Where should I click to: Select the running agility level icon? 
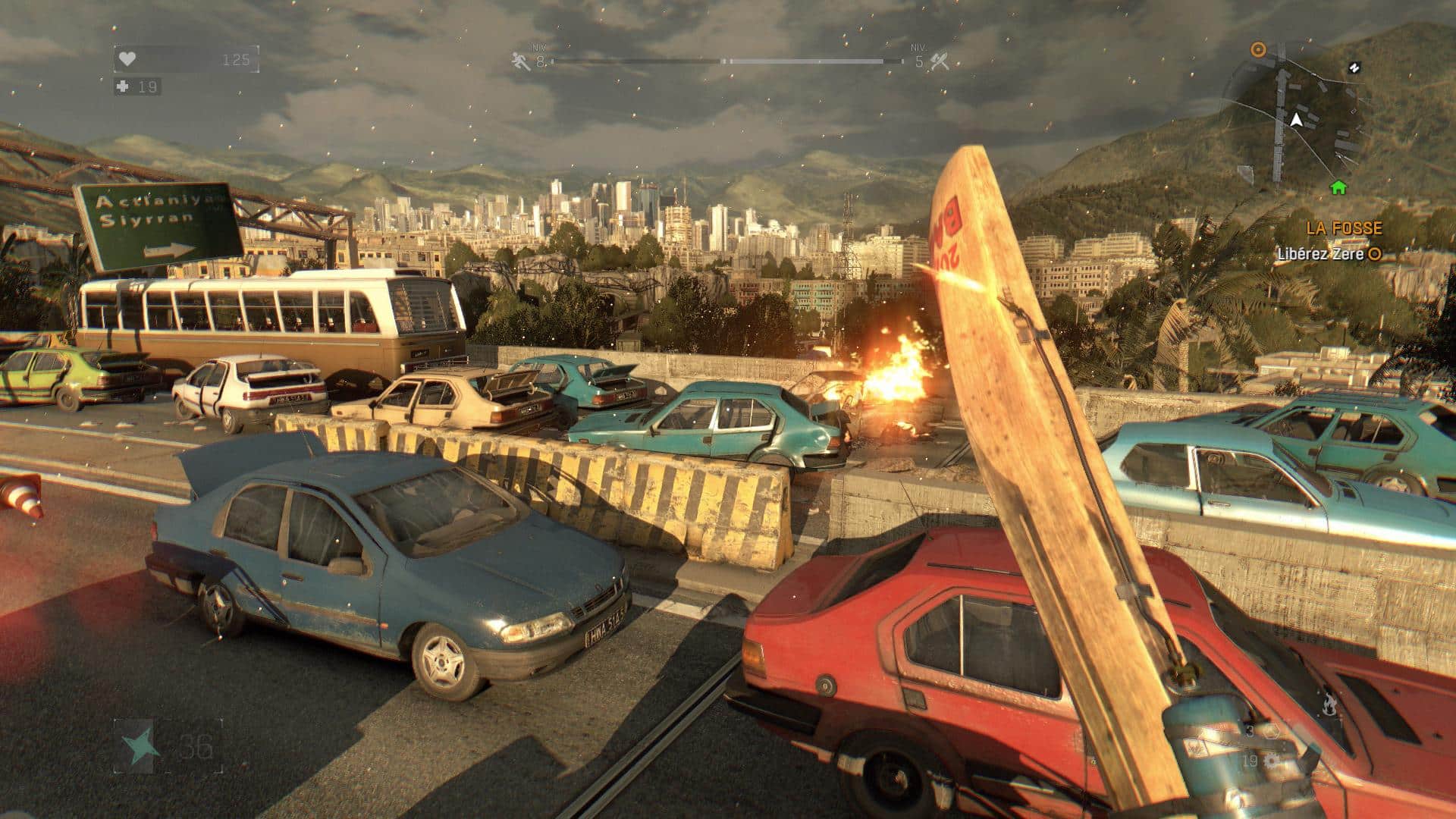tap(521, 61)
